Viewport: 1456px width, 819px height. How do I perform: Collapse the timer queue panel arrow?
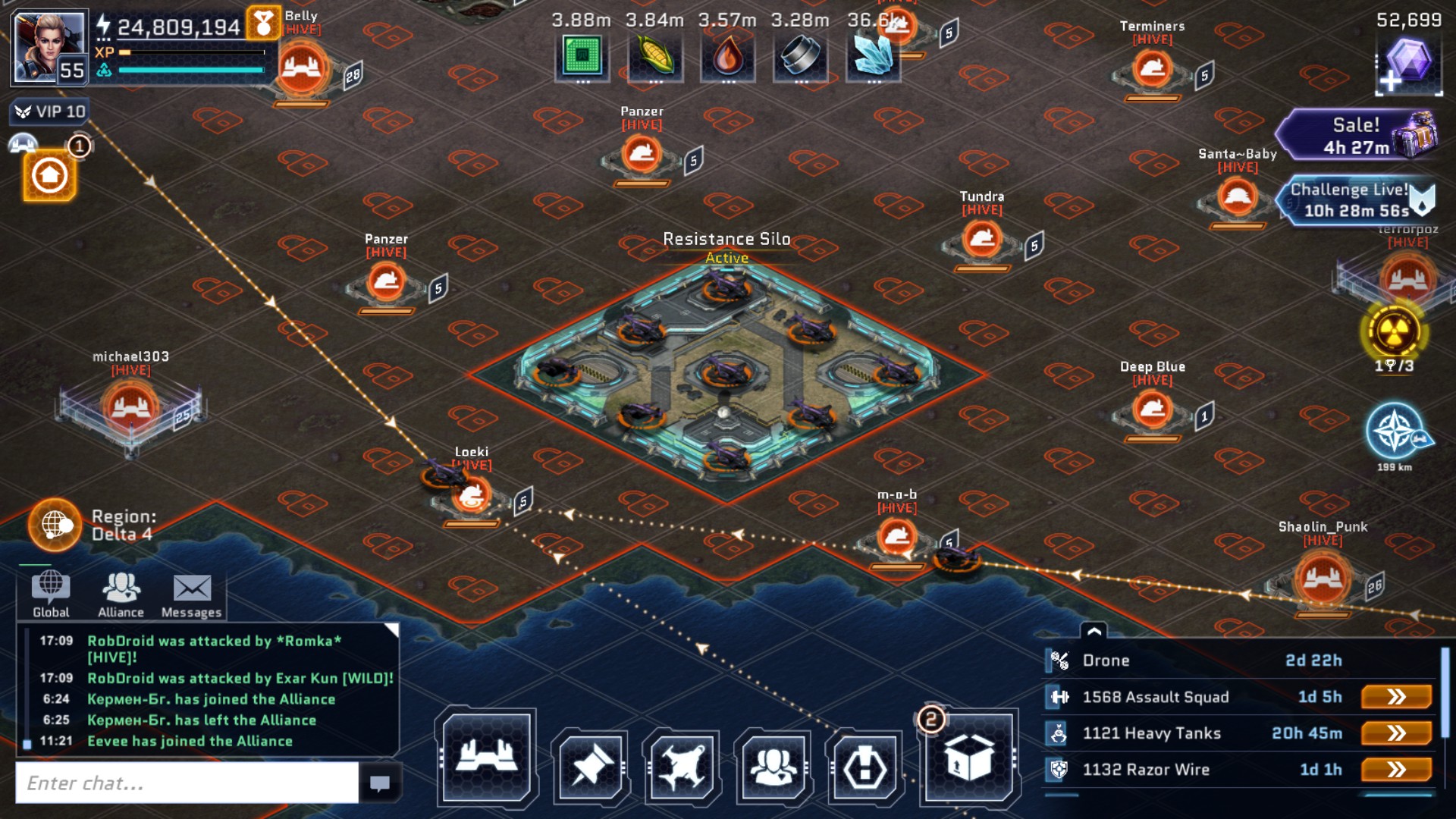(1094, 631)
